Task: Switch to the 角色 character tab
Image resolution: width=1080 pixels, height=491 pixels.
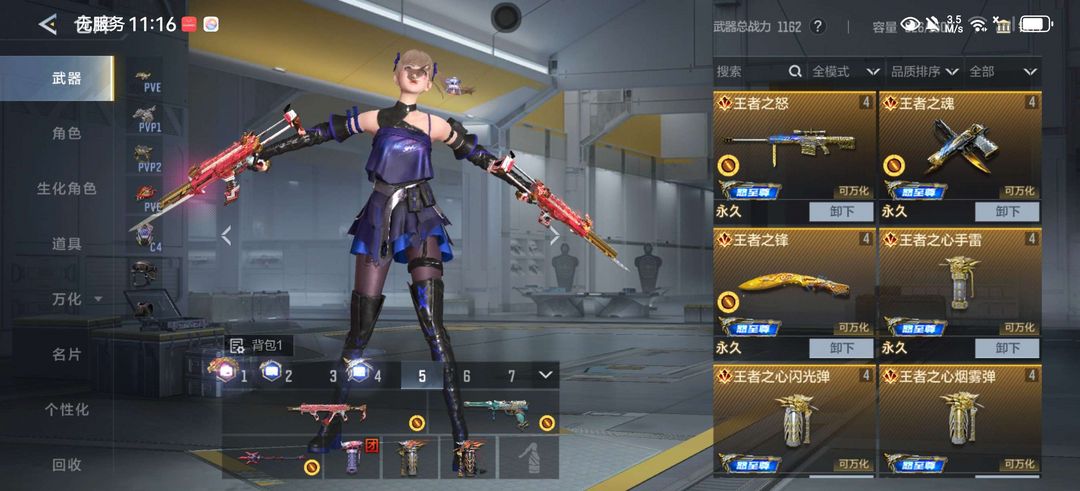Action: pyautogui.click(x=66, y=132)
